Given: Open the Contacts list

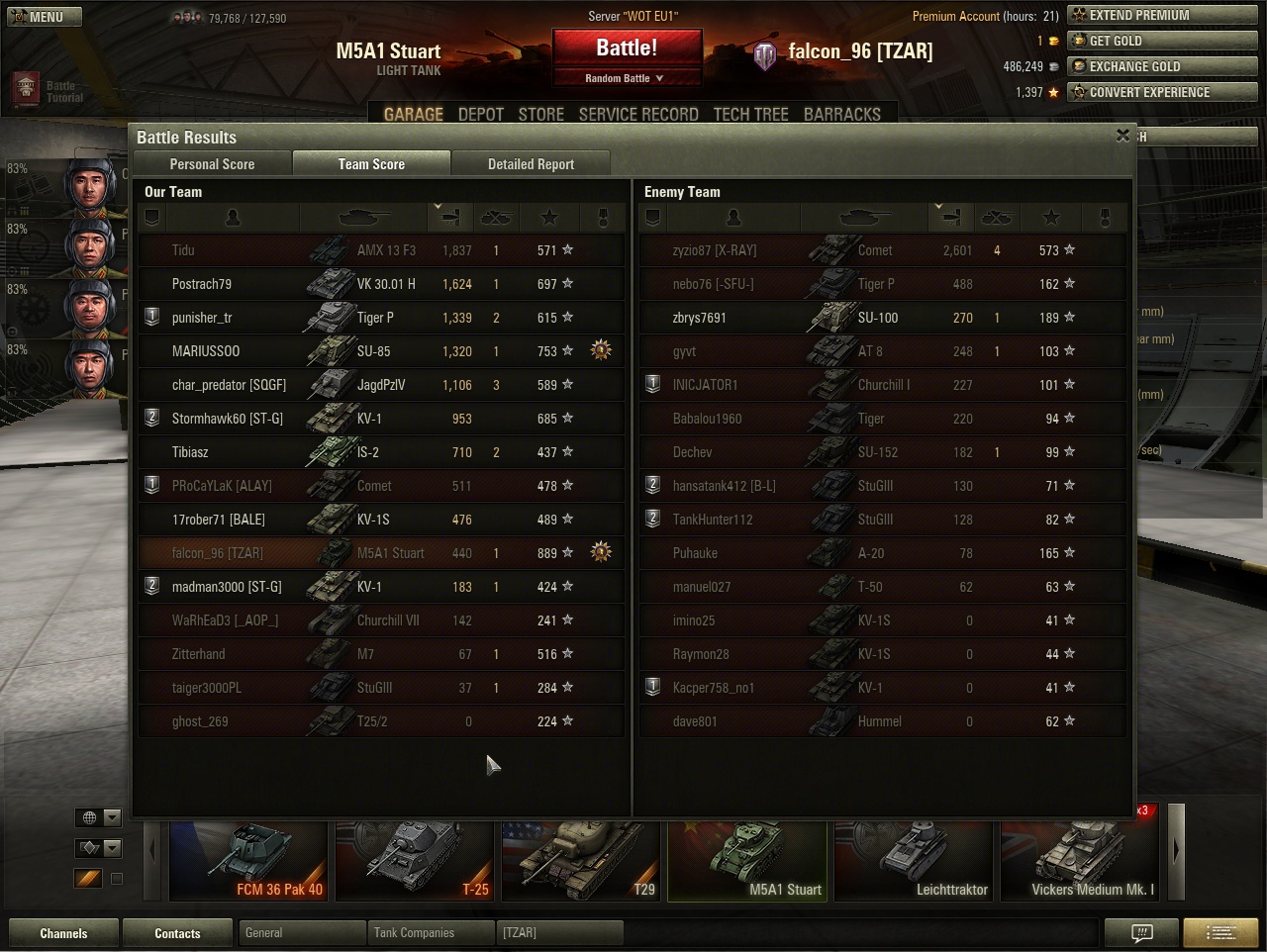Looking at the screenshot, I should tap(177, 933).
